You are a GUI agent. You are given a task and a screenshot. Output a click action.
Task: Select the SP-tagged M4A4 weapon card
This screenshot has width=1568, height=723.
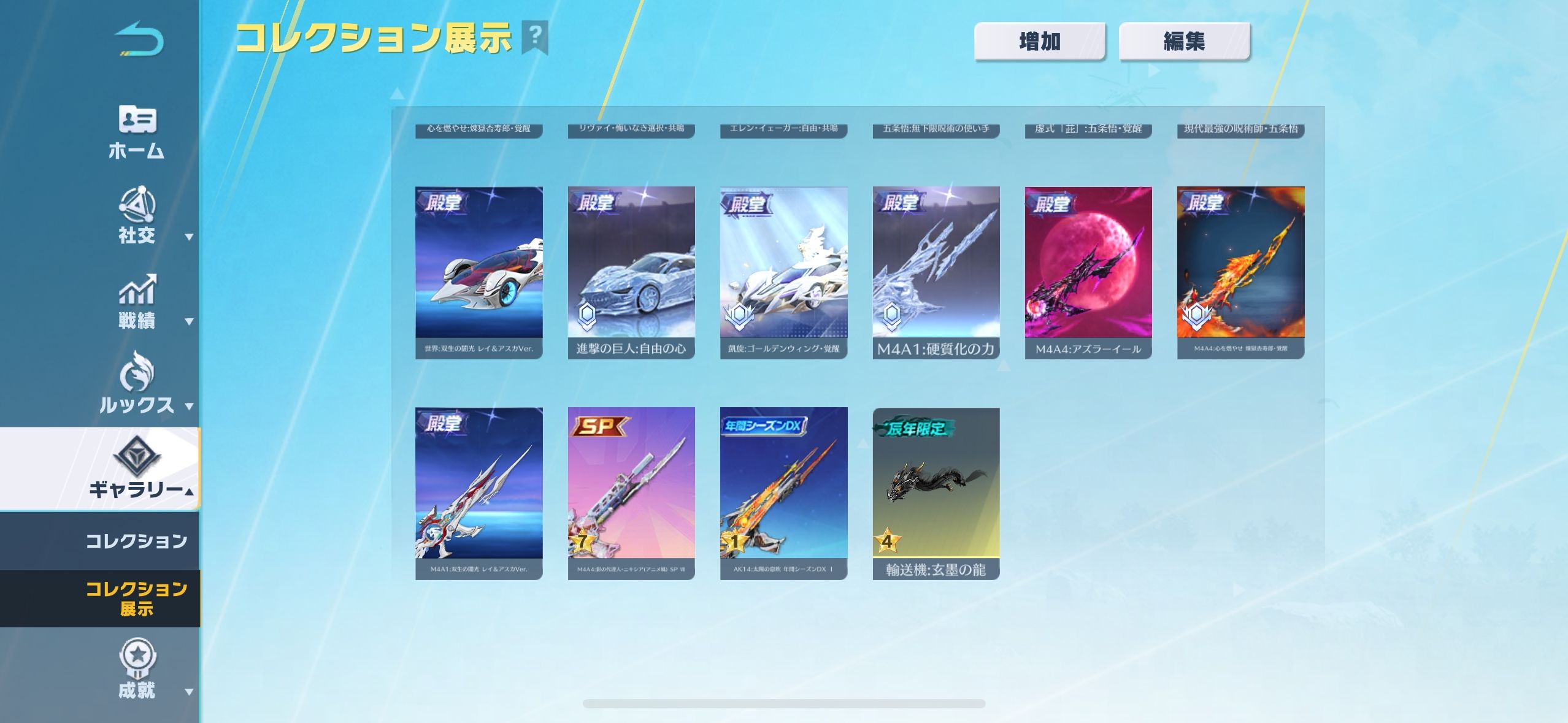coord(631,493)
